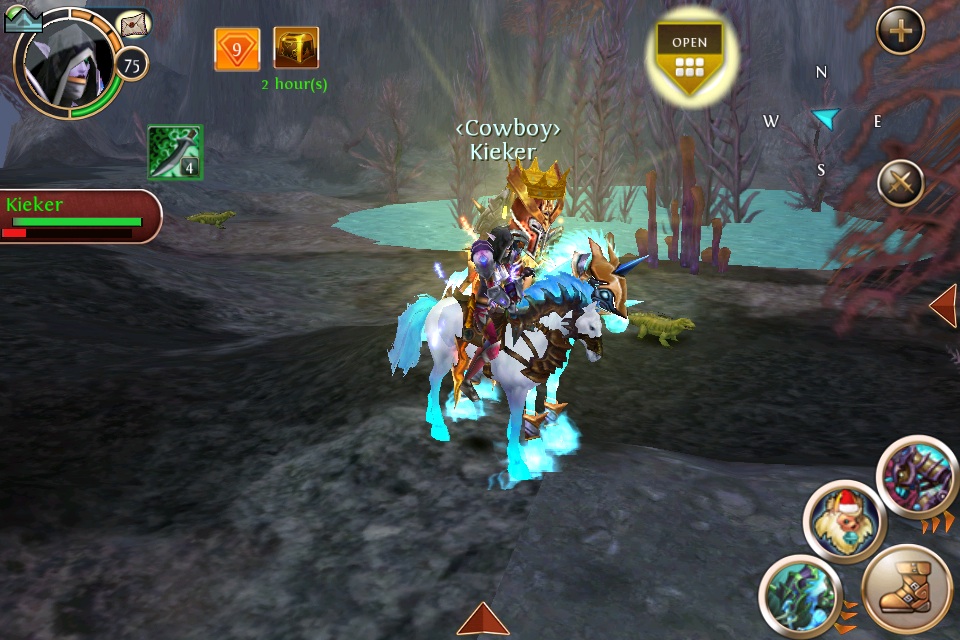
Task: Use the leather boot button
Action: point(905,590)
